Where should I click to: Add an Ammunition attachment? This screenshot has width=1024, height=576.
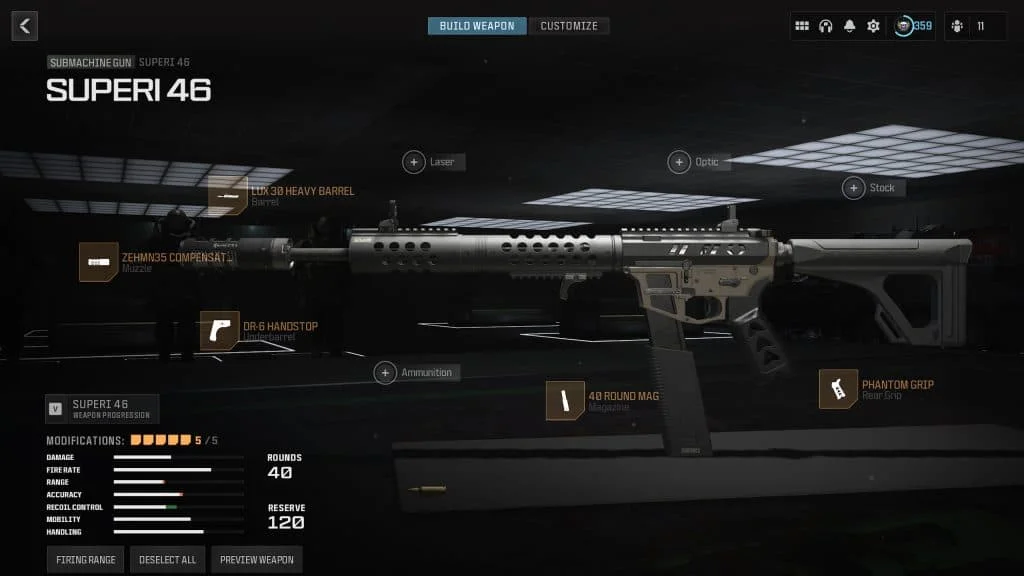tap(385, 373)
